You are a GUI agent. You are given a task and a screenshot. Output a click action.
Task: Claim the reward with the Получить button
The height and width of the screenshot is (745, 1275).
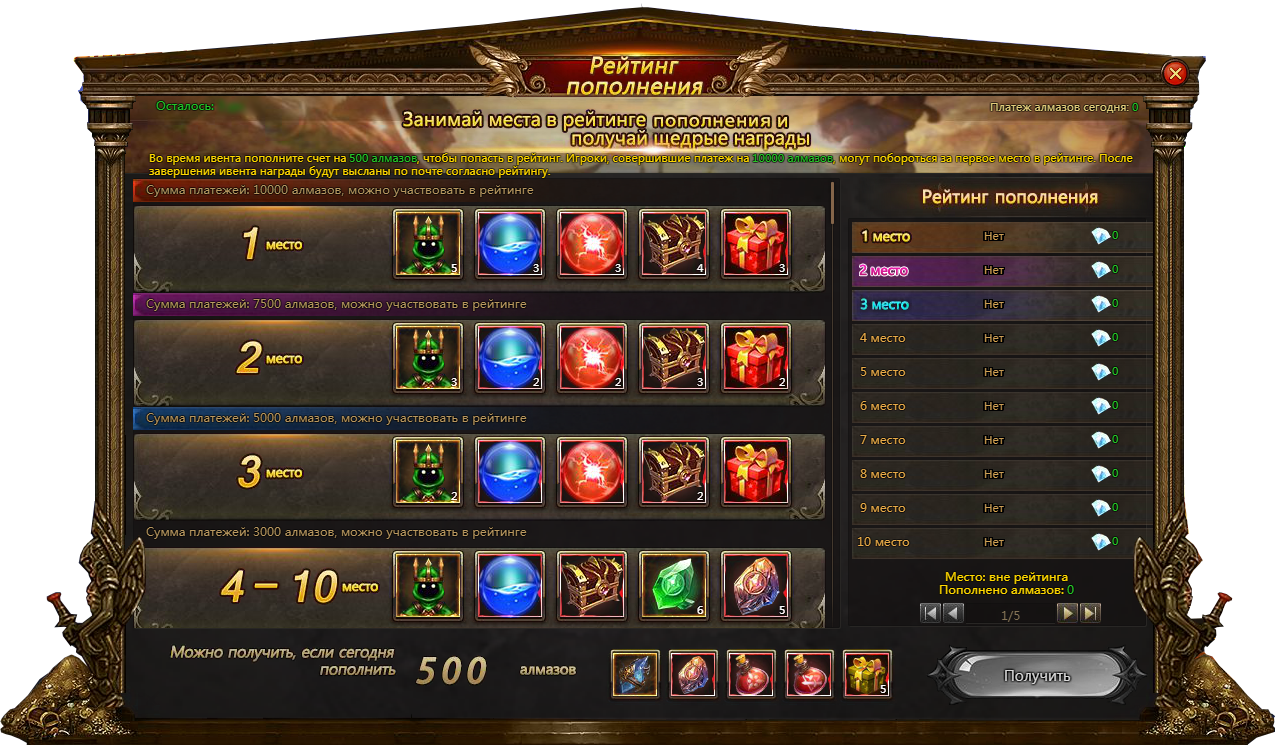[1036, 676]
